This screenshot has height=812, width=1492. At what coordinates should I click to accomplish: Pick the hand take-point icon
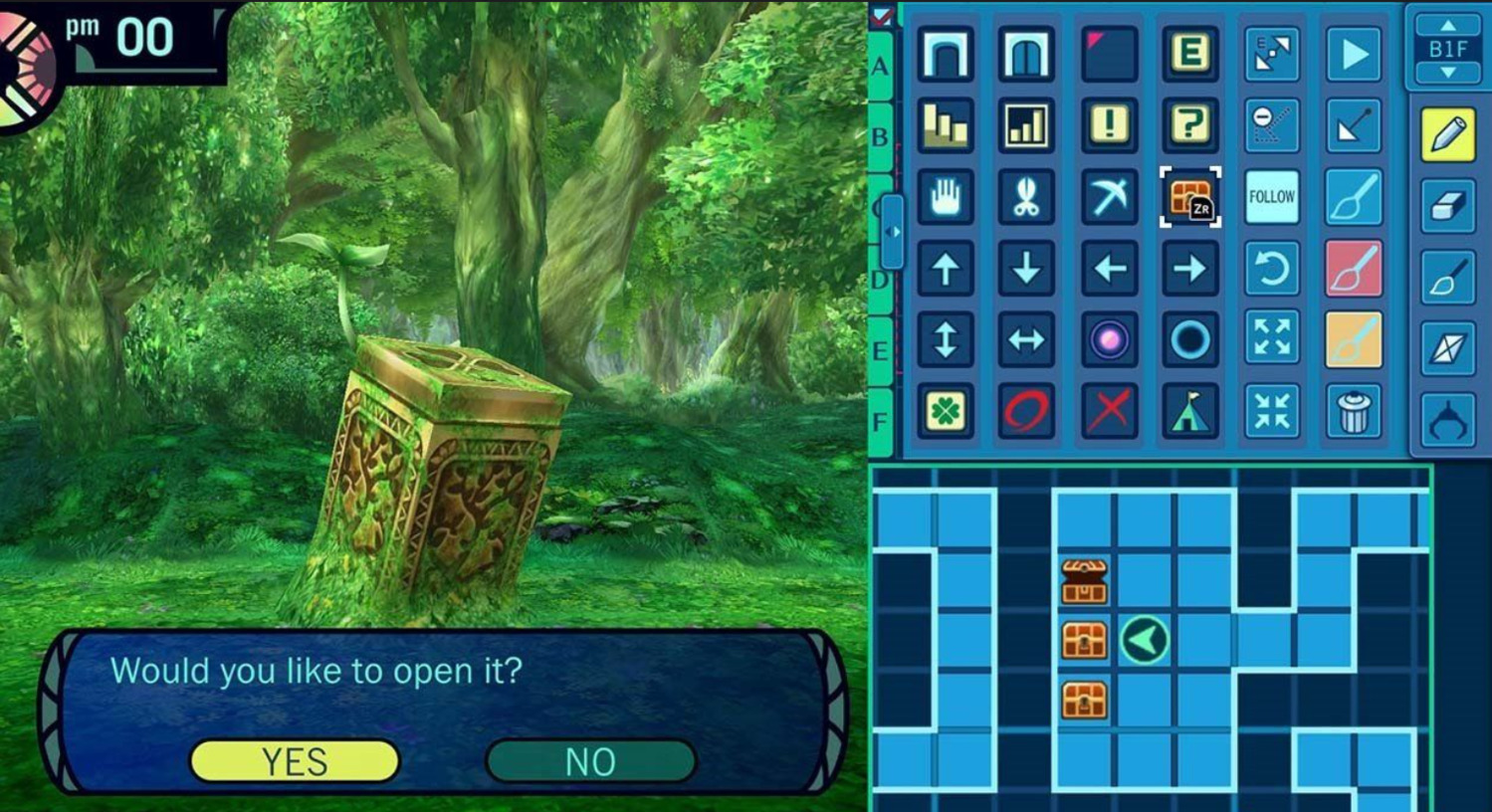click(945, 197)
